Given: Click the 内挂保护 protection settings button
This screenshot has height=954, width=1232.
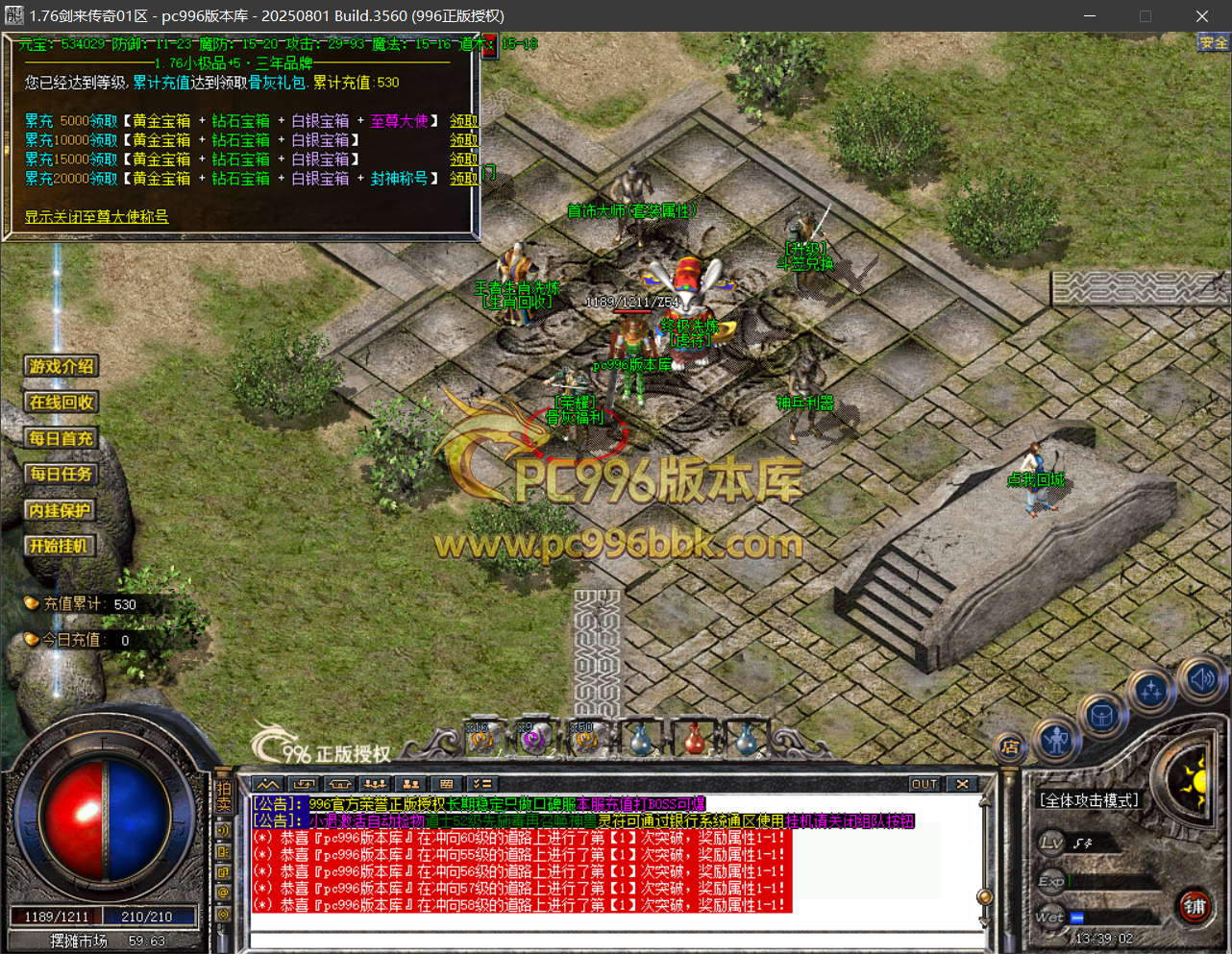Looking at the screenshot, I should [60, 511].
